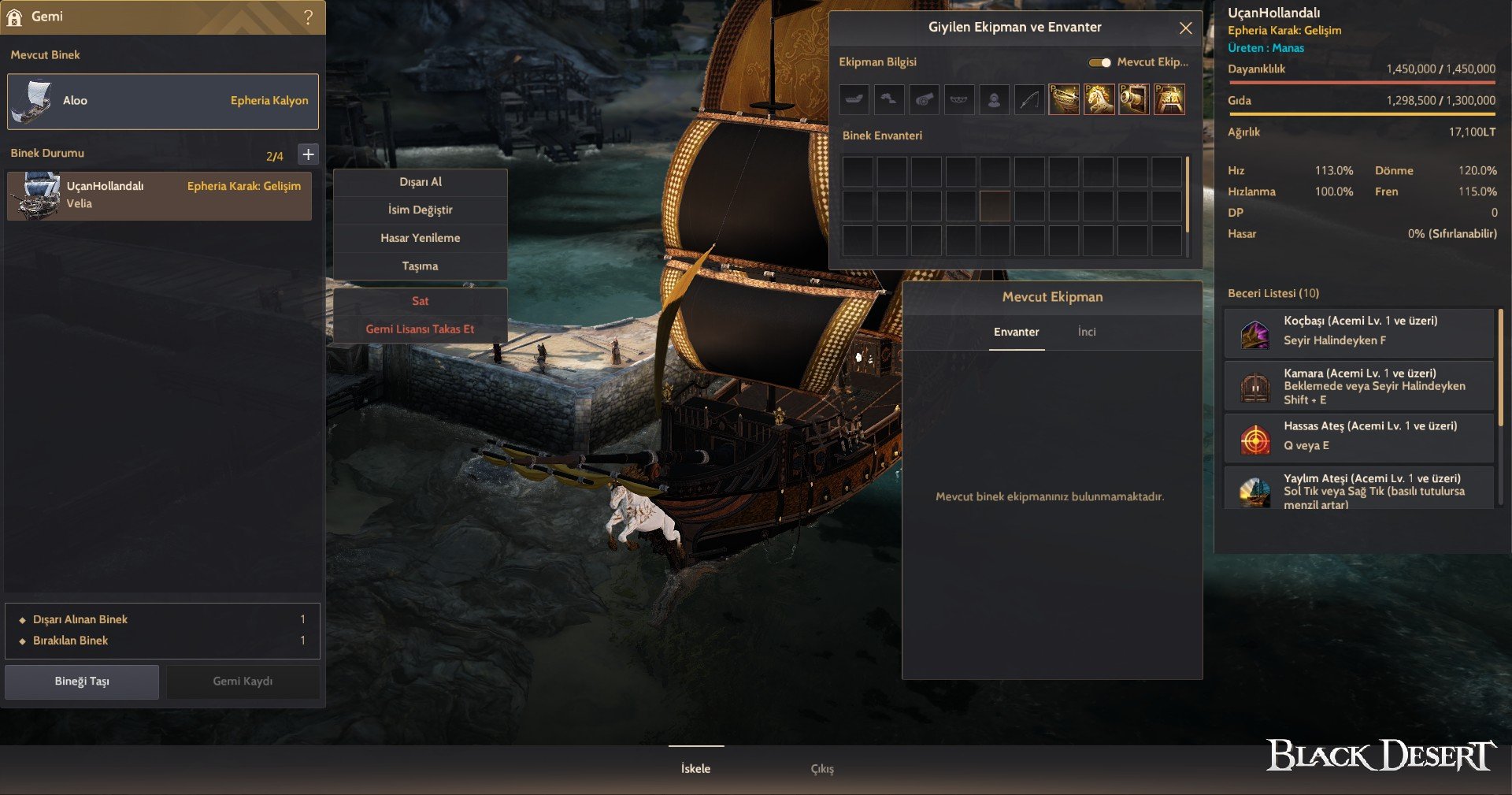Image resolution: width=1512 pixels, height=795 pixels.
Task: Select the Aloo Epheria Kalyon ship
Action: [163, 101]
